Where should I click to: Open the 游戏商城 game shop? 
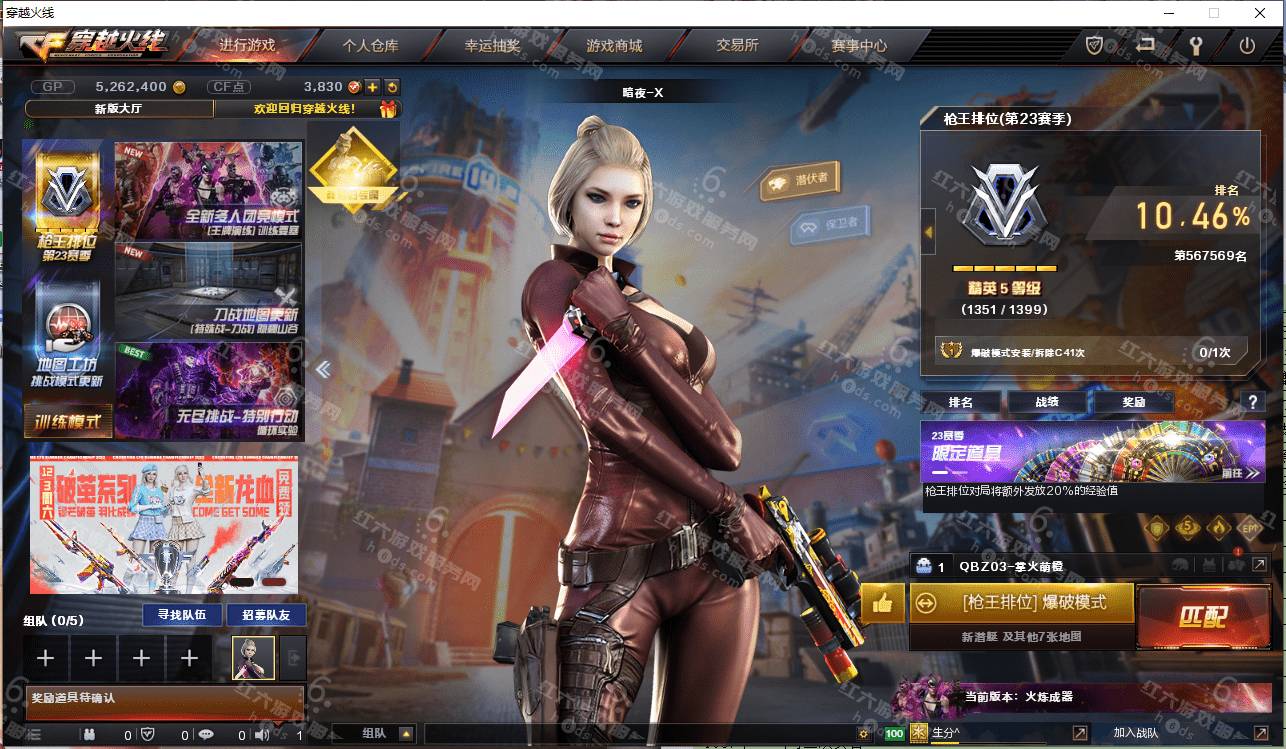[614, 46]
